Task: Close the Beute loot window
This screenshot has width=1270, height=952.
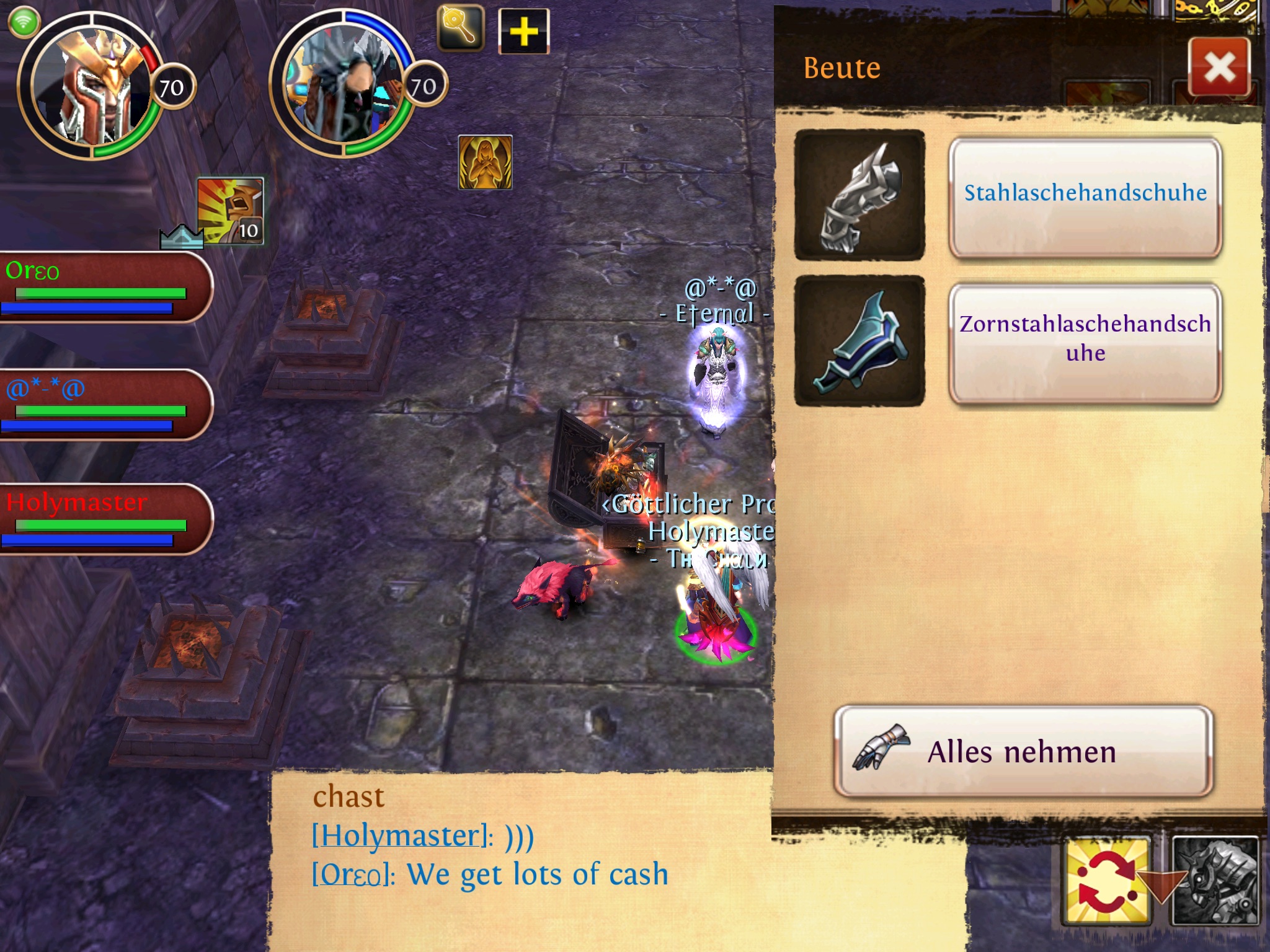Action: (1219, 67)
